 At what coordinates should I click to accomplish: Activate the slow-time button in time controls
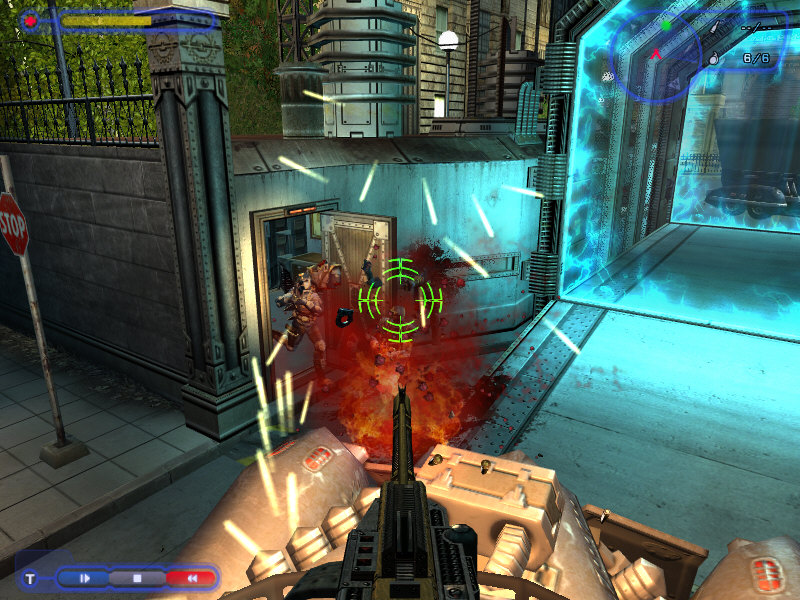click(85, 578)
